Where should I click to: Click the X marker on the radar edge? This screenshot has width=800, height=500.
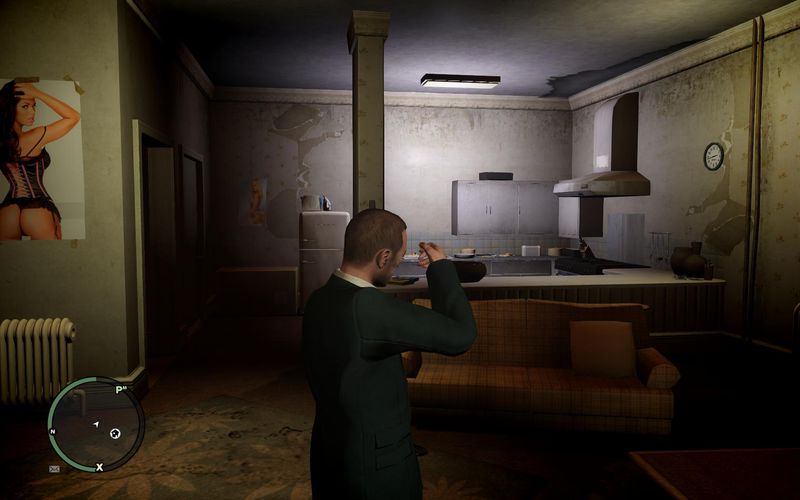click(99, 467)
